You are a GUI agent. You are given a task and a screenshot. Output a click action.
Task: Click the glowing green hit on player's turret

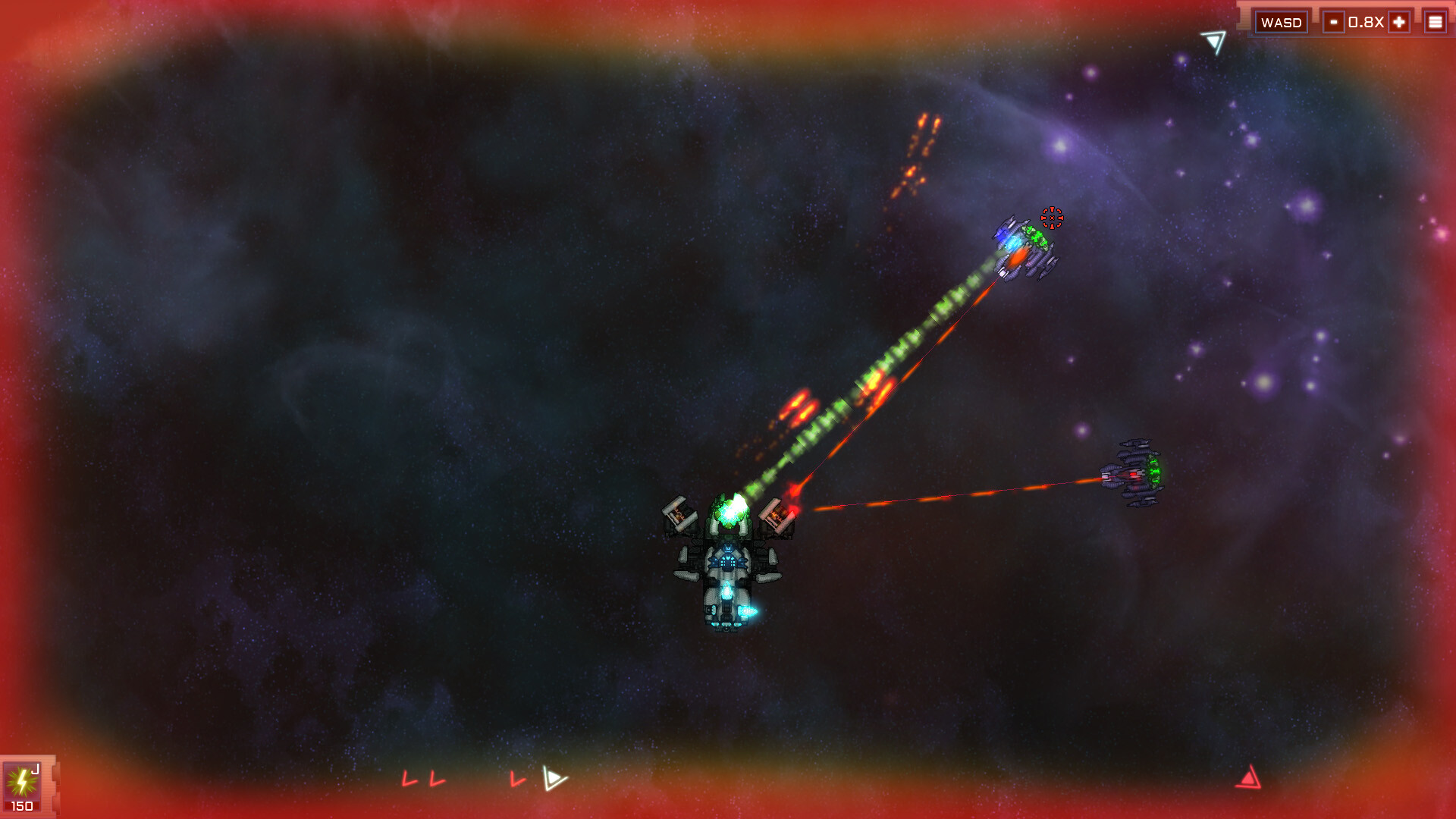[730, 512]
